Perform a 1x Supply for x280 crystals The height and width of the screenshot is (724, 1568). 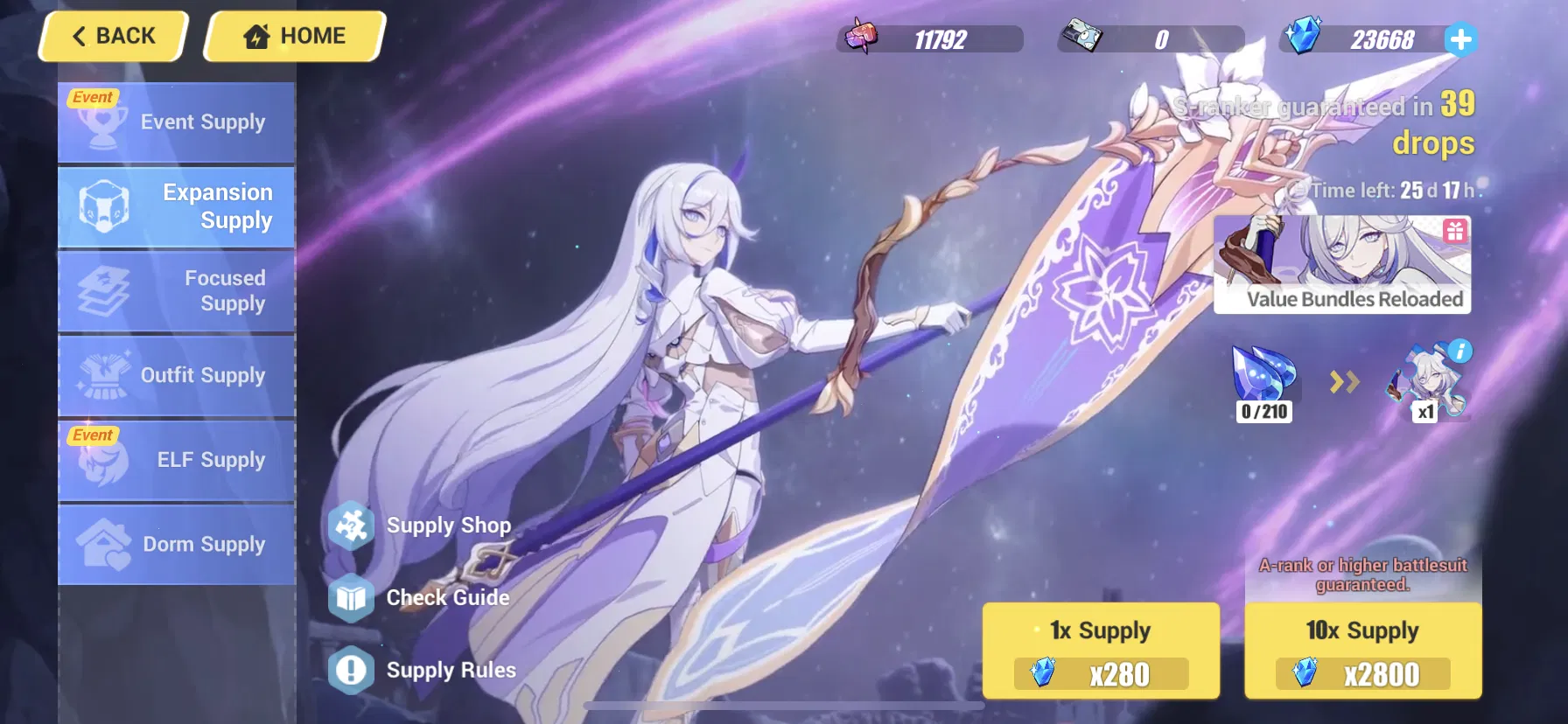(x=1101, y=651)
